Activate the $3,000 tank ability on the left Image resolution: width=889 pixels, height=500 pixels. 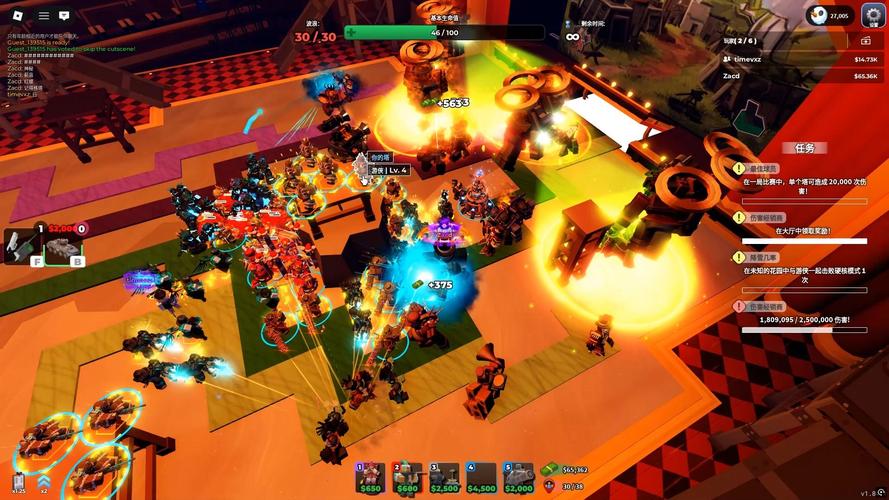tap(63, 246)
